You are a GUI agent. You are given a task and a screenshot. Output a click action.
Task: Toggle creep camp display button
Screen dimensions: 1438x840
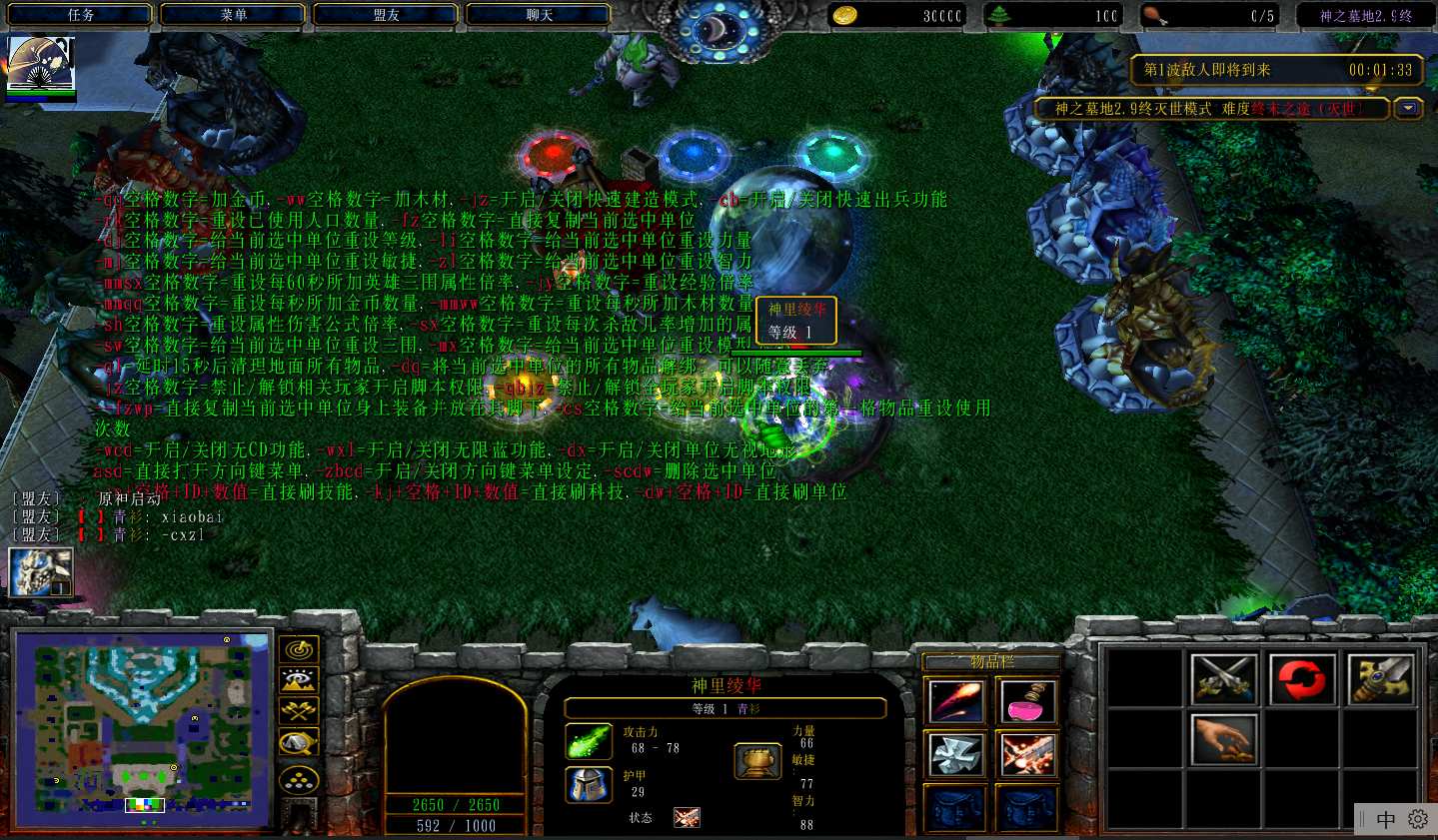click(299, 741)
